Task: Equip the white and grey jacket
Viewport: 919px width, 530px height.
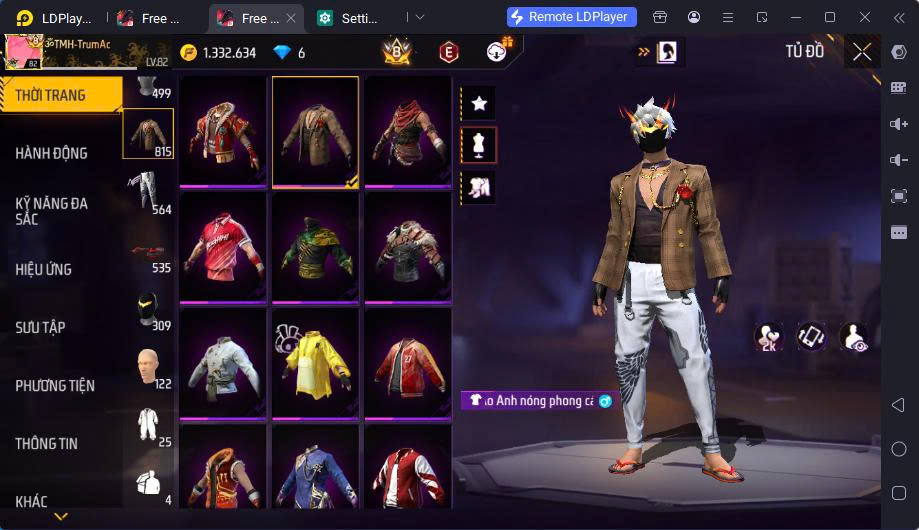Action: point(222,362)
